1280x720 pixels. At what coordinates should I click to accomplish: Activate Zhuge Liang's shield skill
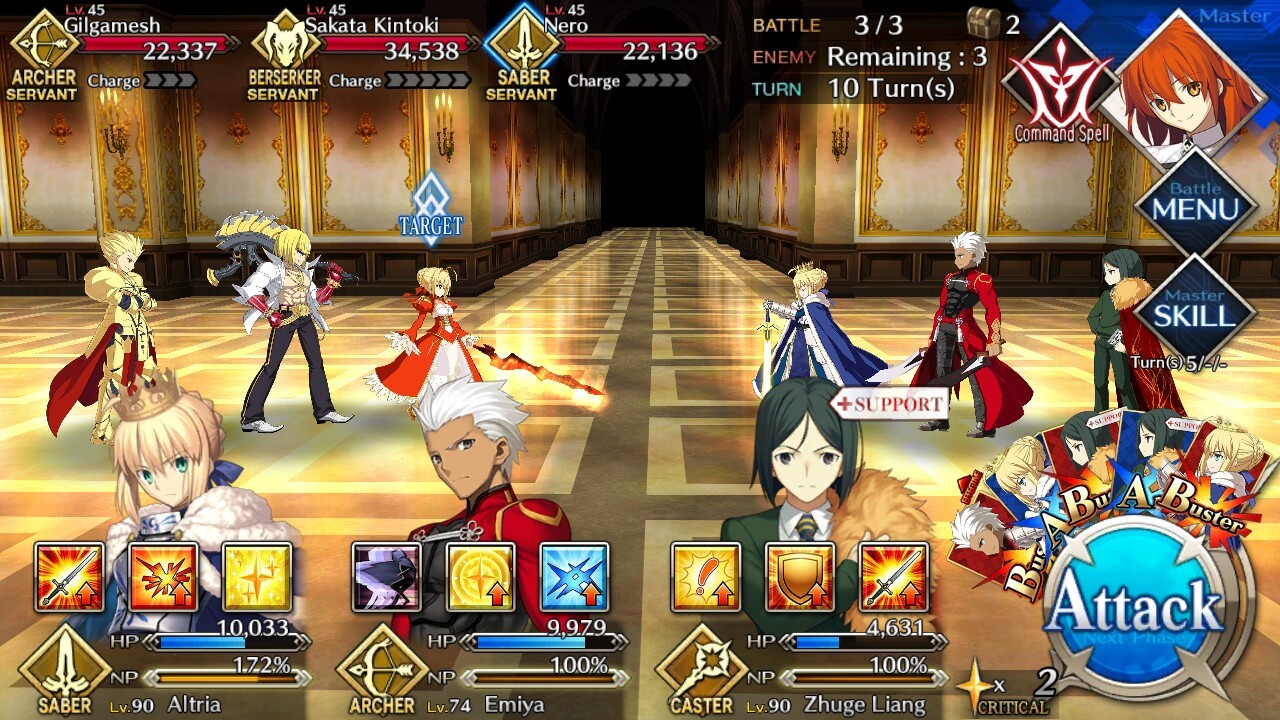[800, 577]
